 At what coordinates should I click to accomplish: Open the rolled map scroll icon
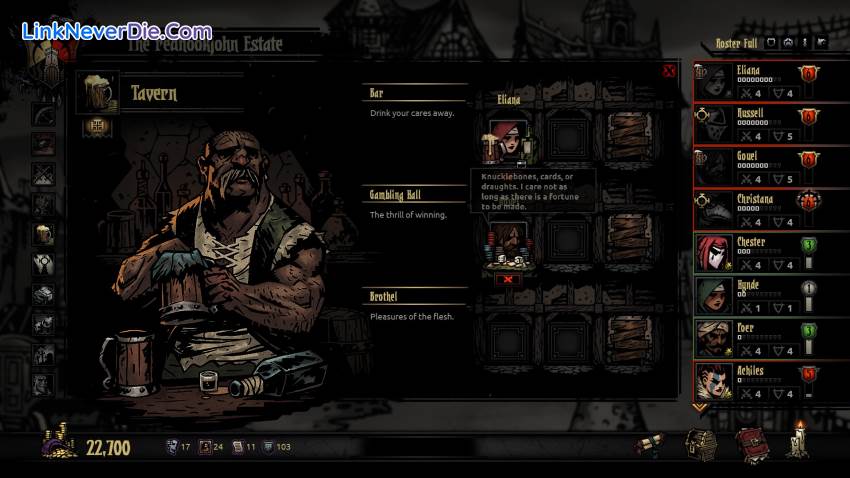[650, 445]
